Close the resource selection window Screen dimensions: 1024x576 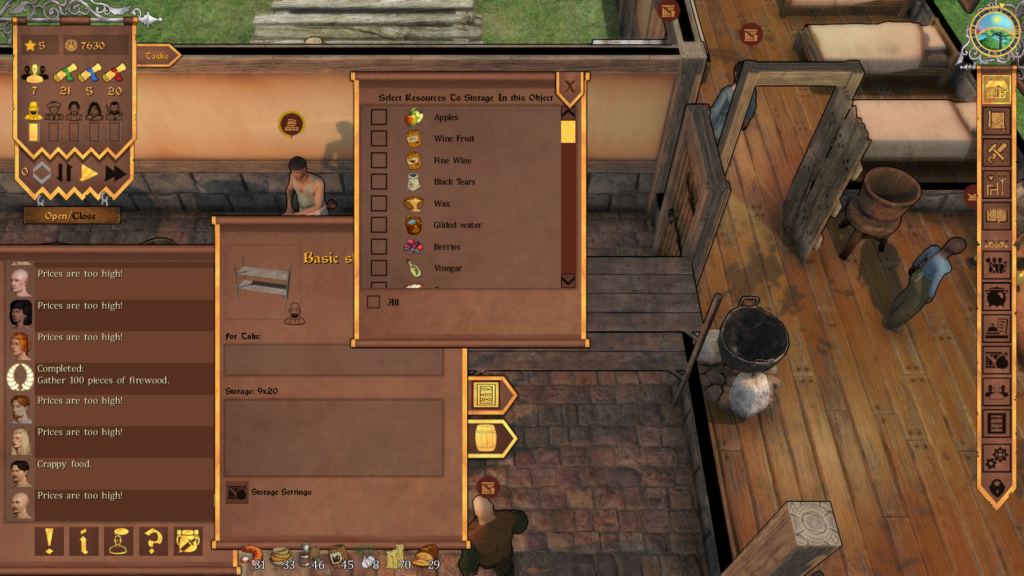569,87
